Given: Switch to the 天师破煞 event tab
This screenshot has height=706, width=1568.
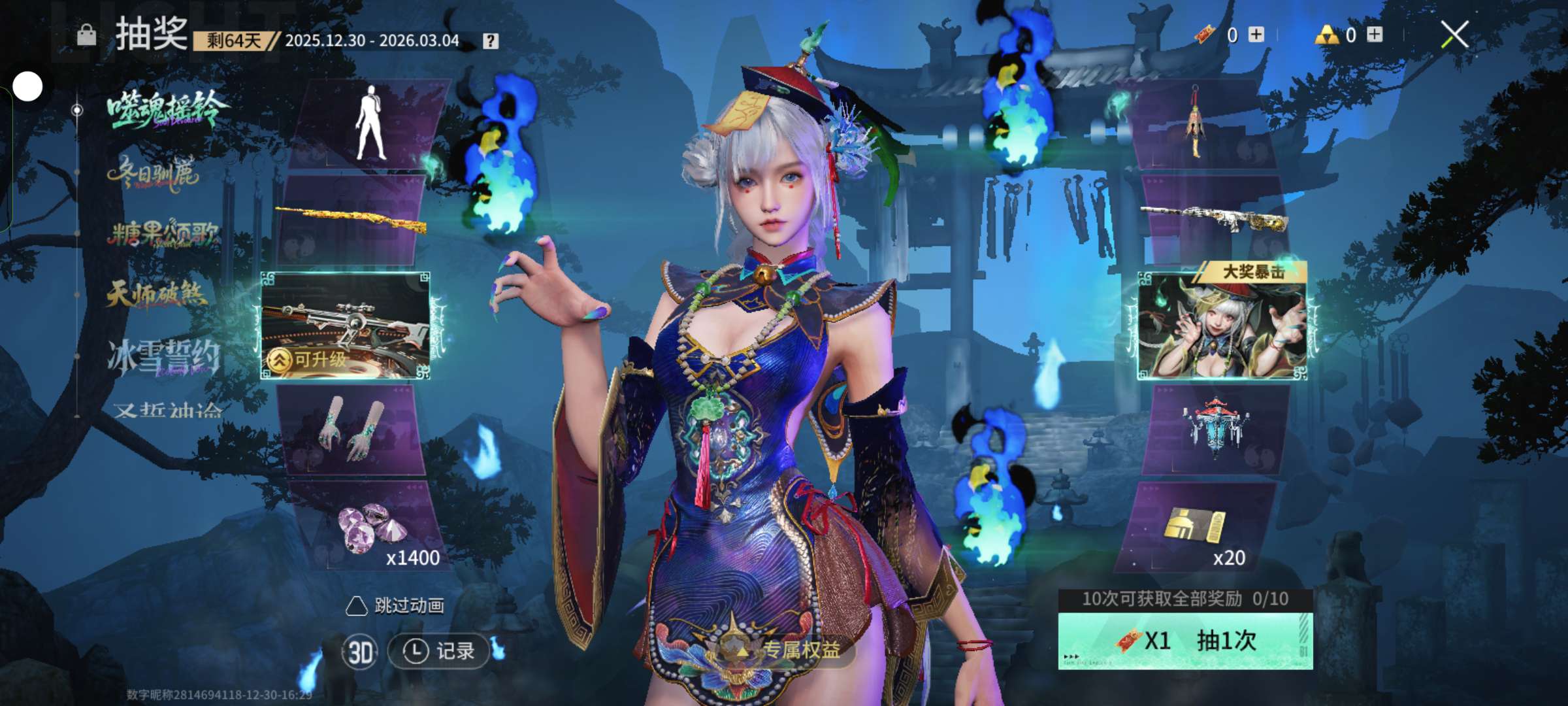Looking at the screenshot, I should click(x=157, y=294).
